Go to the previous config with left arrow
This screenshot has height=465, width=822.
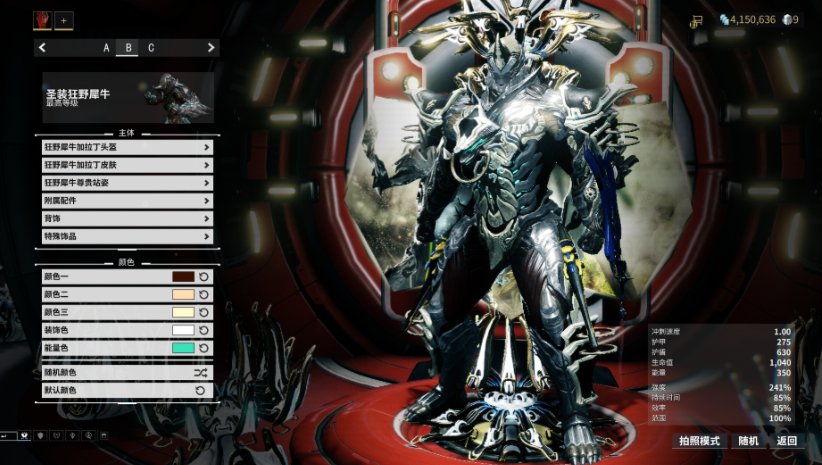[x=42, y=47]
